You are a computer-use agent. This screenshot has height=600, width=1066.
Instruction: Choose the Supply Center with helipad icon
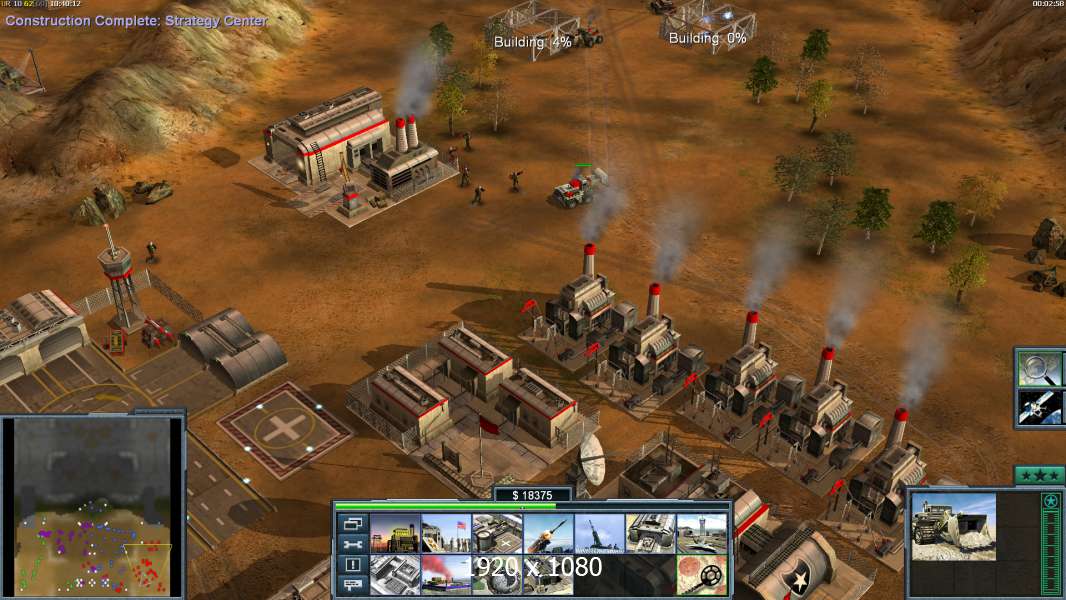497,533
